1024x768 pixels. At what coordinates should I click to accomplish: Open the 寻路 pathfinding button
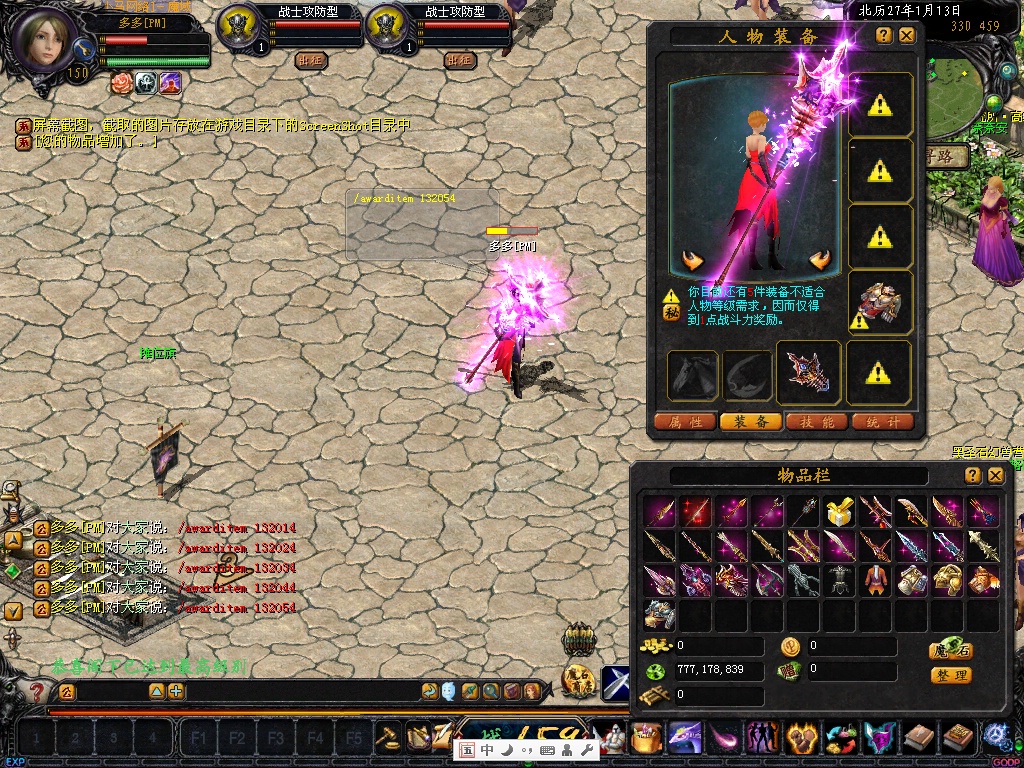(x=945, y=156)
